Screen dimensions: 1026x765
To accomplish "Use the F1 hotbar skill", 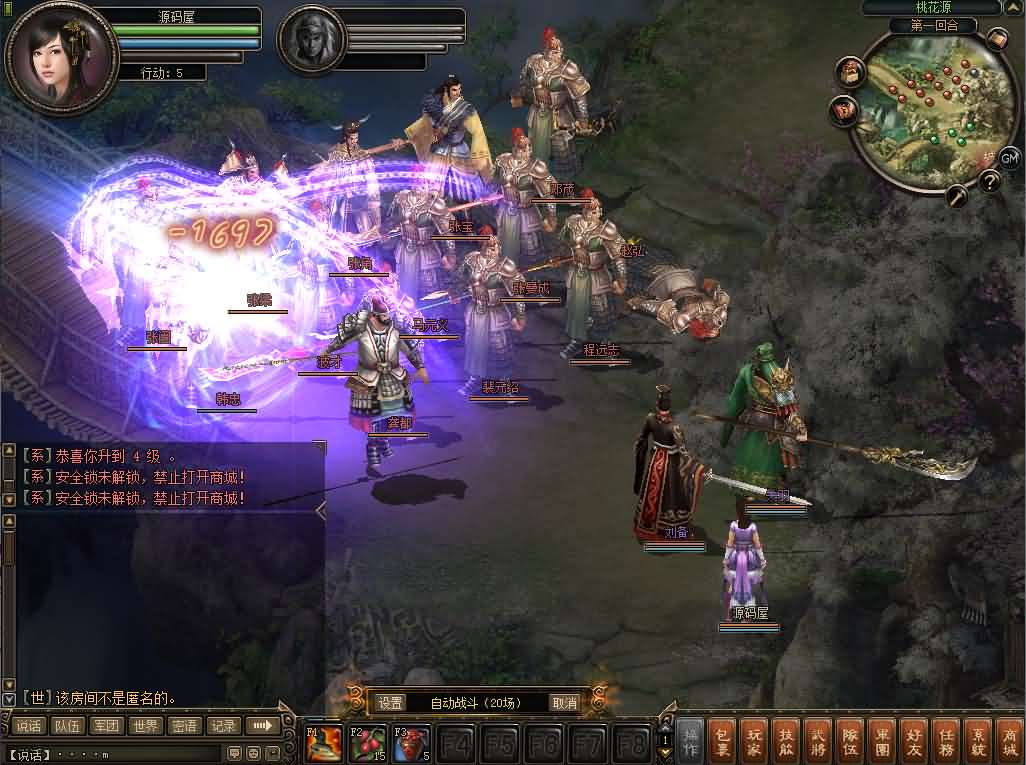I will click(322, 745).
